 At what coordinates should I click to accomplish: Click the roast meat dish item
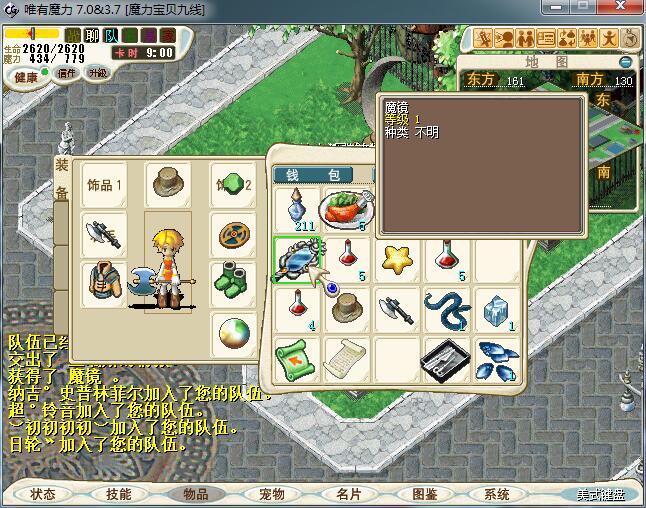pos(346,208)
